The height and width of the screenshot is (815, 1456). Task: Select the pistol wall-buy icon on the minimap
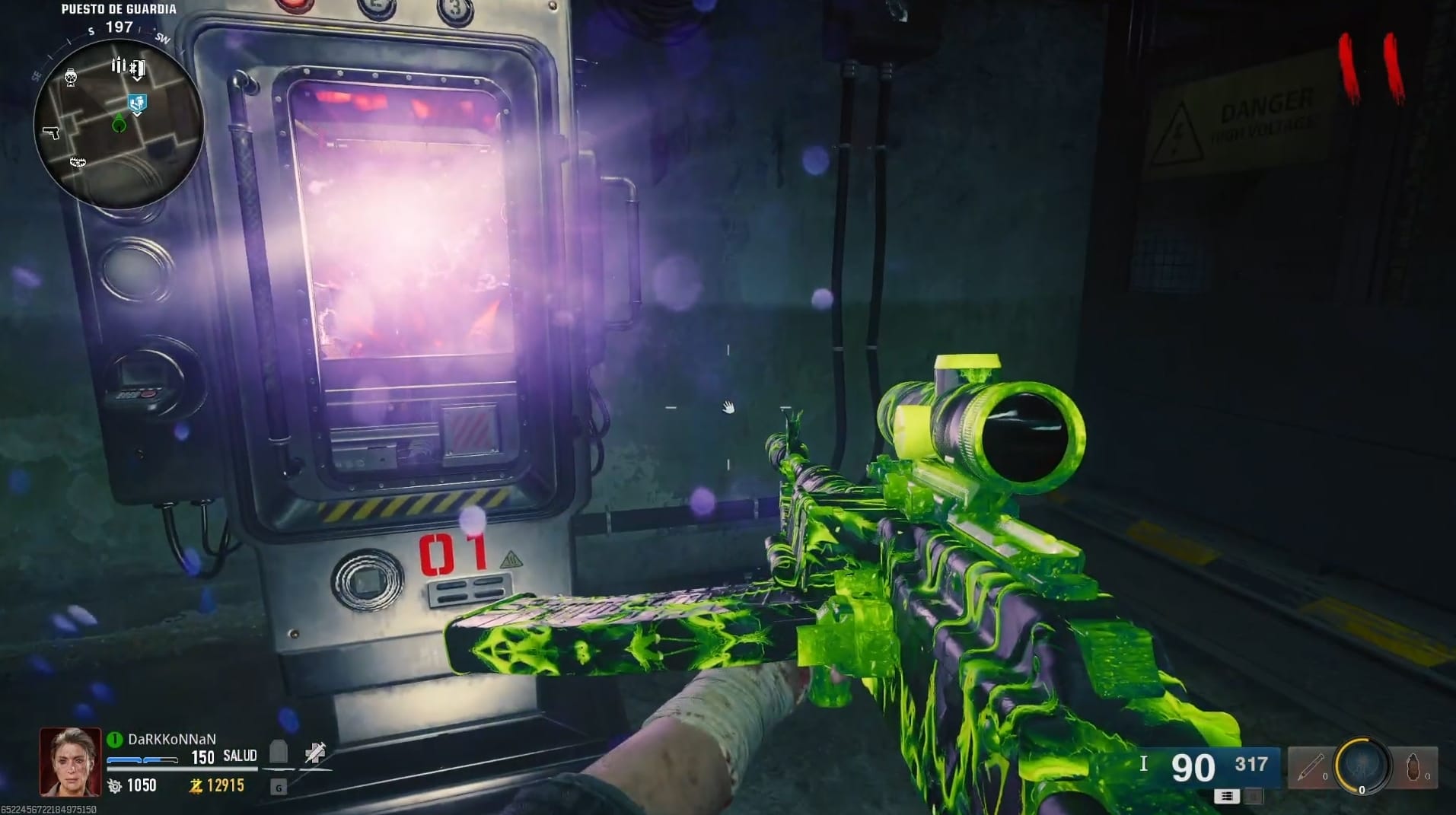(51, 132)
